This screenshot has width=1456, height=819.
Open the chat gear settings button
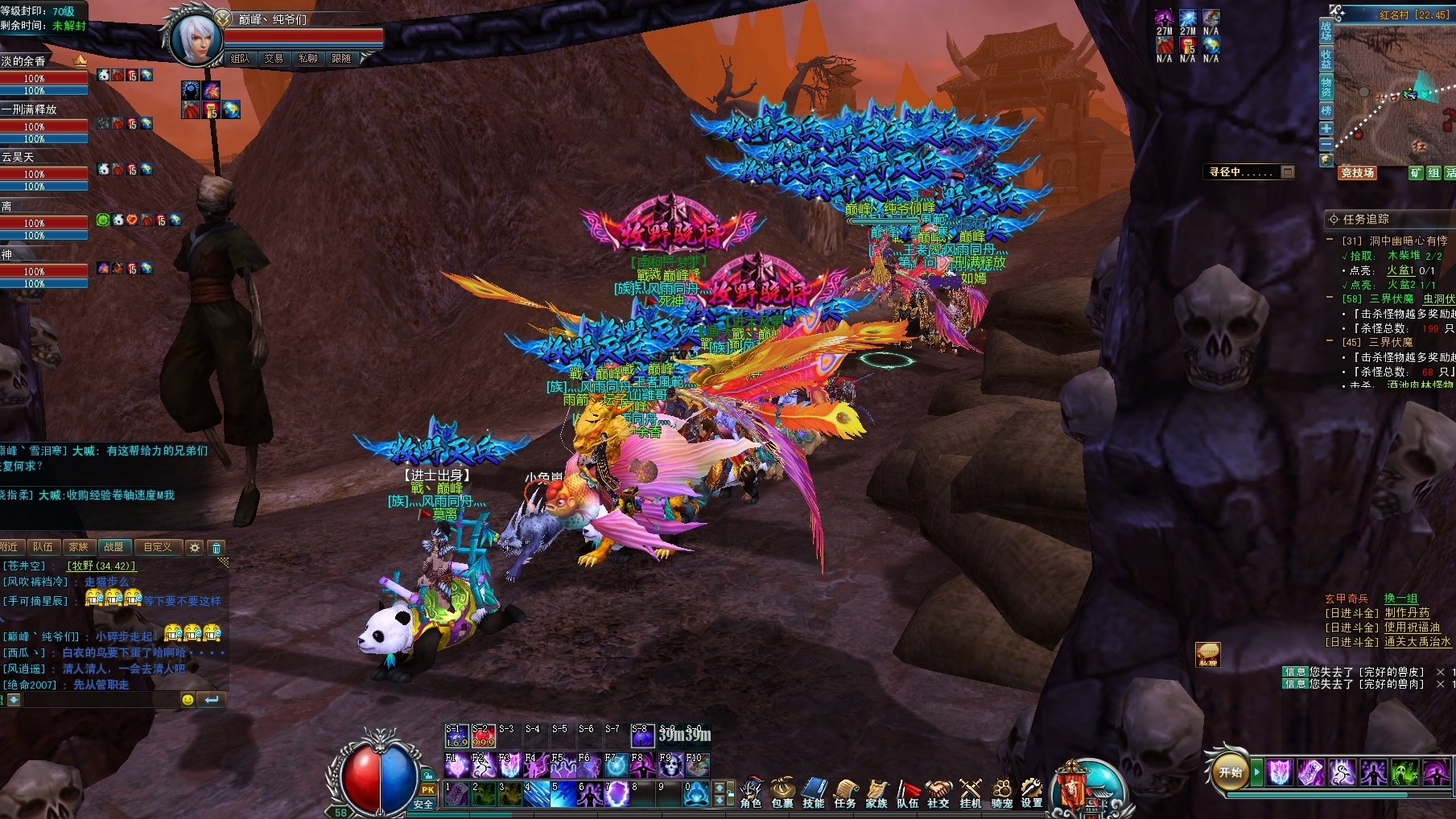[194, 548]
